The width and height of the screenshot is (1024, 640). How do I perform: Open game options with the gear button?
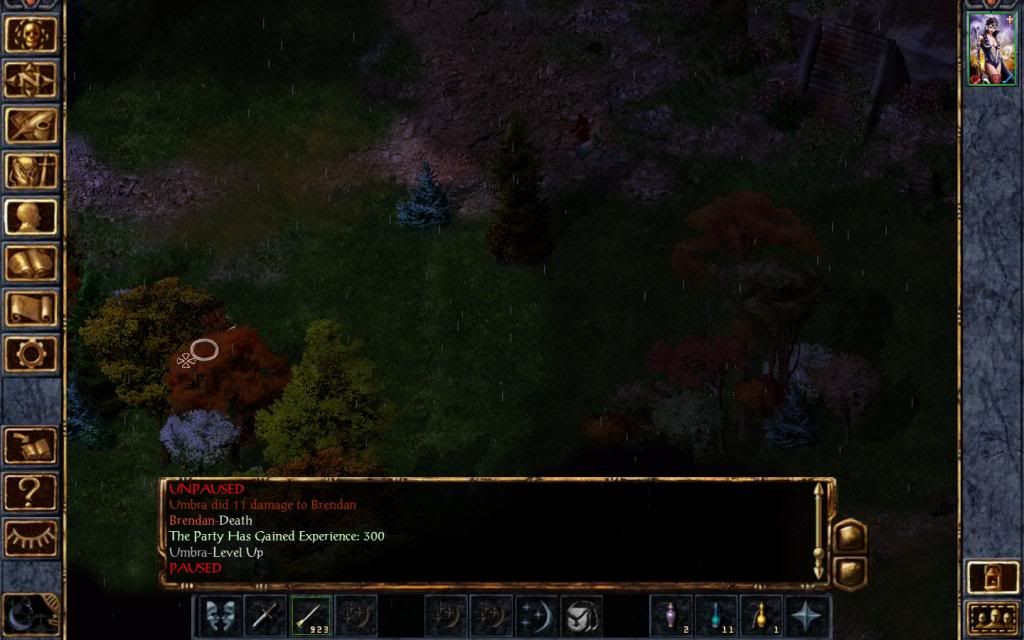pyautogui.click(x=31, y=354)
